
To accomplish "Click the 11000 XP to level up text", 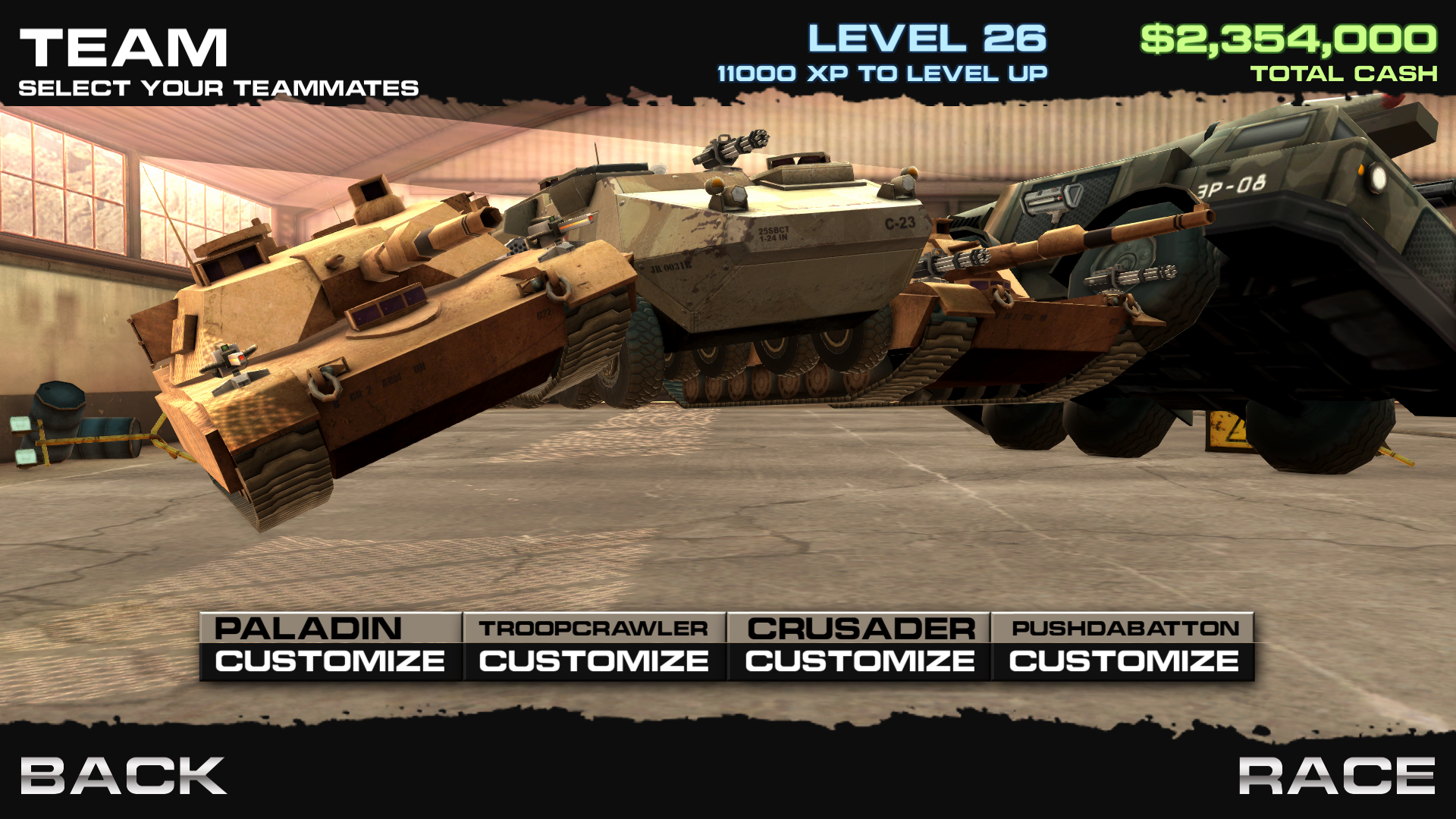I will pos(882,73).
